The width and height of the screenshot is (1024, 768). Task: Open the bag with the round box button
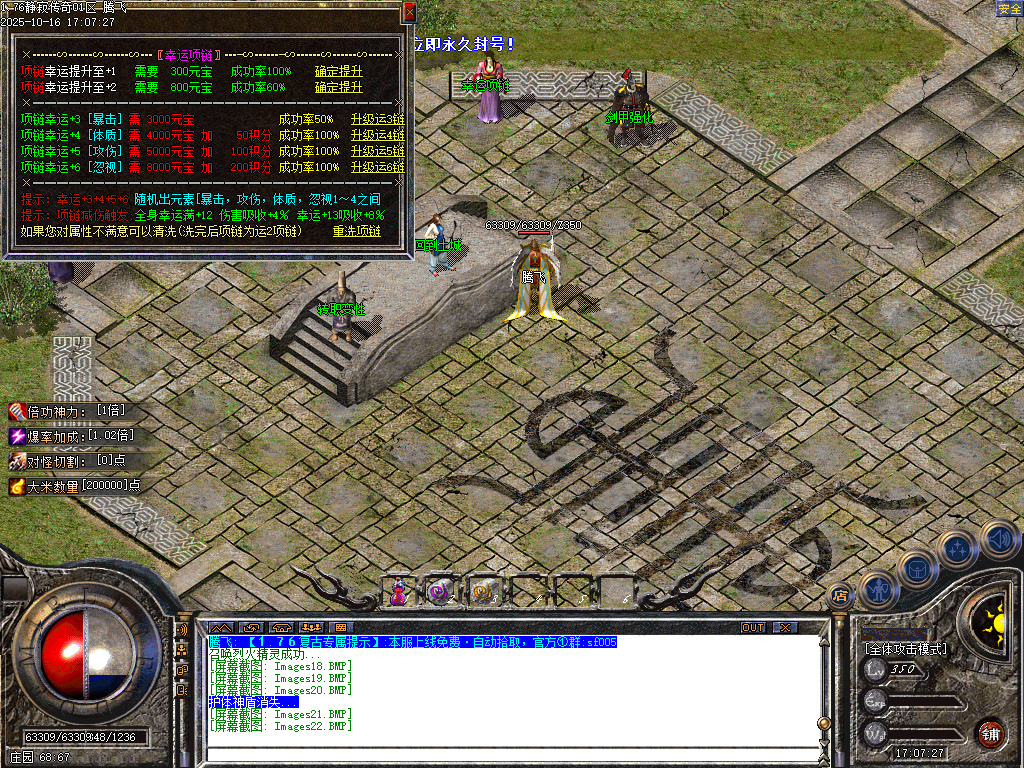coord(916,568)
